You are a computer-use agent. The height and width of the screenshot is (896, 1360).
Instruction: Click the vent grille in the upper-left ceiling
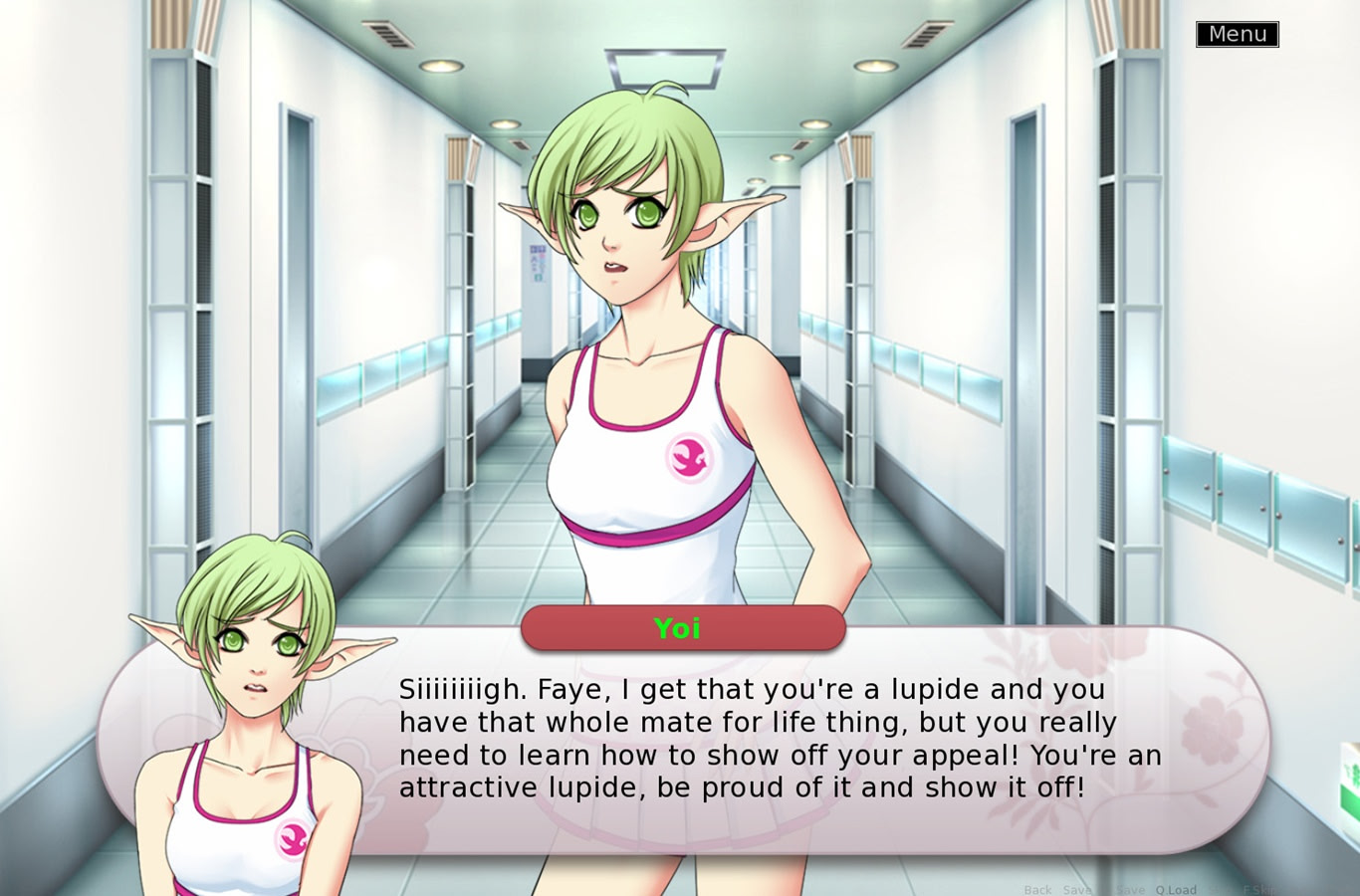coord(388,35)
